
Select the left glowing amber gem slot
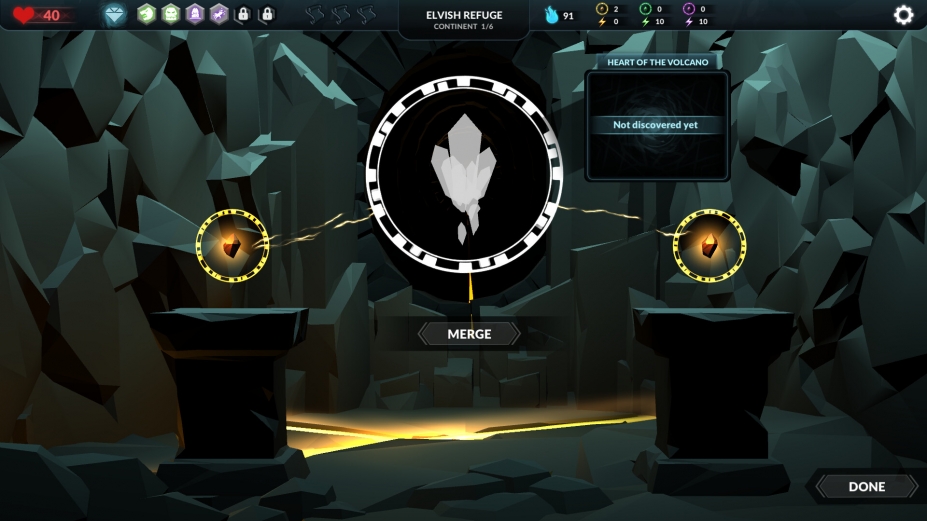click(x=232, y=246)
